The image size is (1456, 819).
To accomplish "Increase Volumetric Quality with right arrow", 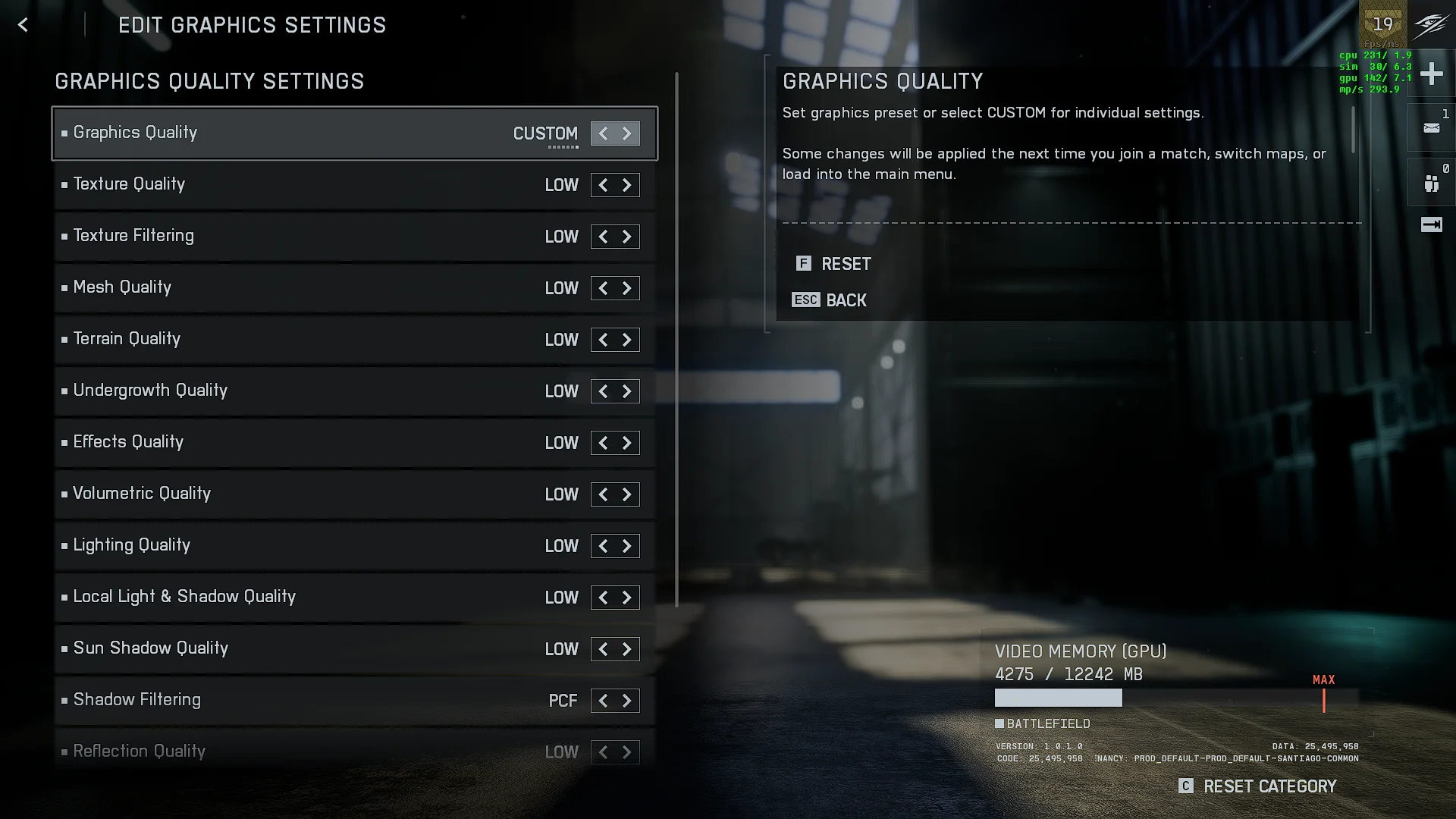I will pos(627,494).
